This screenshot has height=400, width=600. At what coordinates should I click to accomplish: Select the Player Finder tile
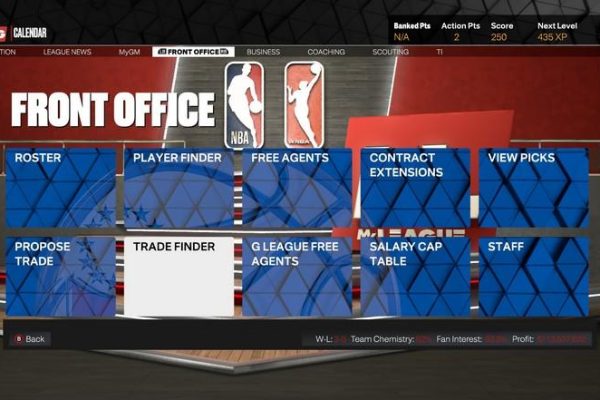tap(179, 188)
